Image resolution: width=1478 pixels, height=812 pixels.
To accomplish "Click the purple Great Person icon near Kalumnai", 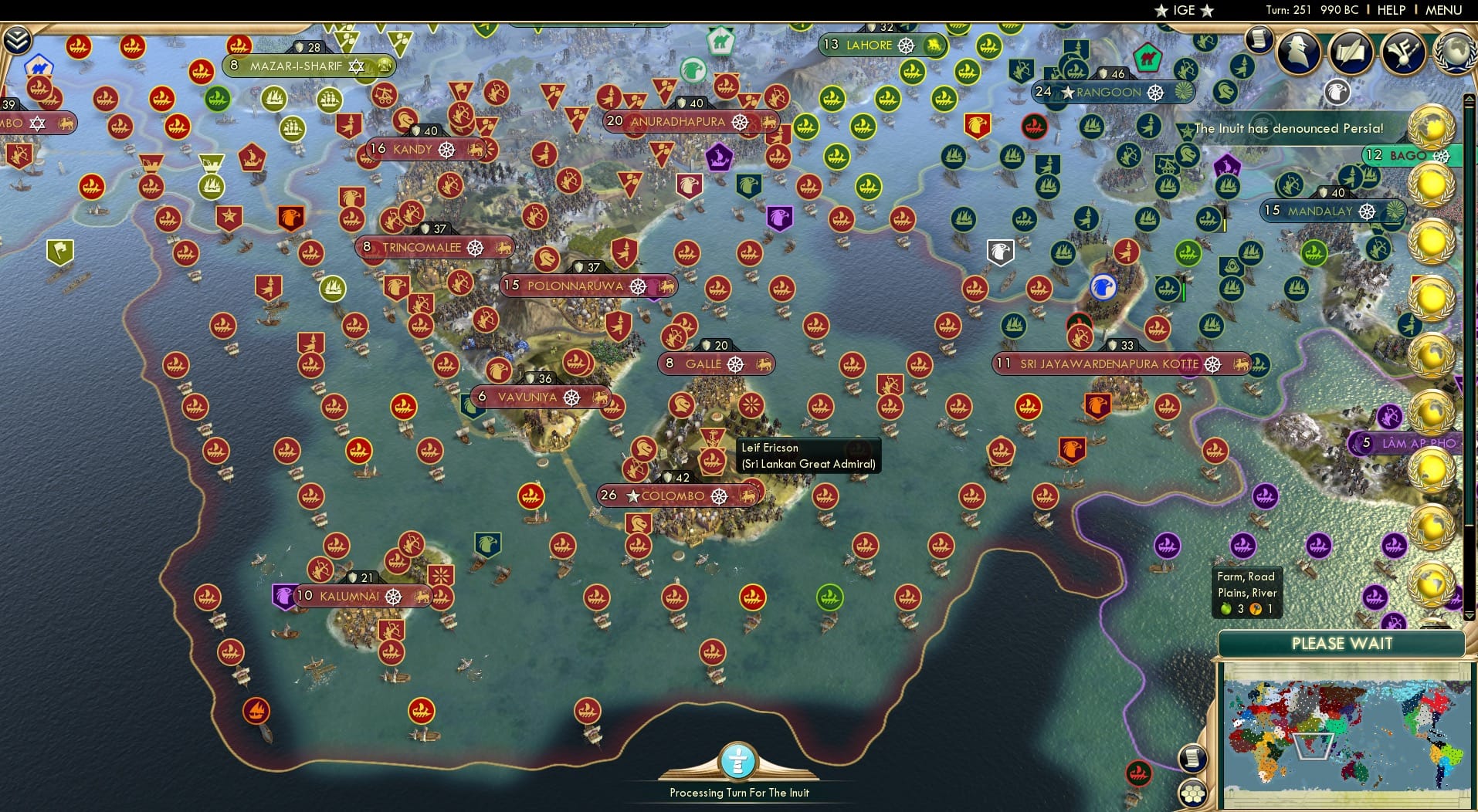I will click(x=281, y=596).
